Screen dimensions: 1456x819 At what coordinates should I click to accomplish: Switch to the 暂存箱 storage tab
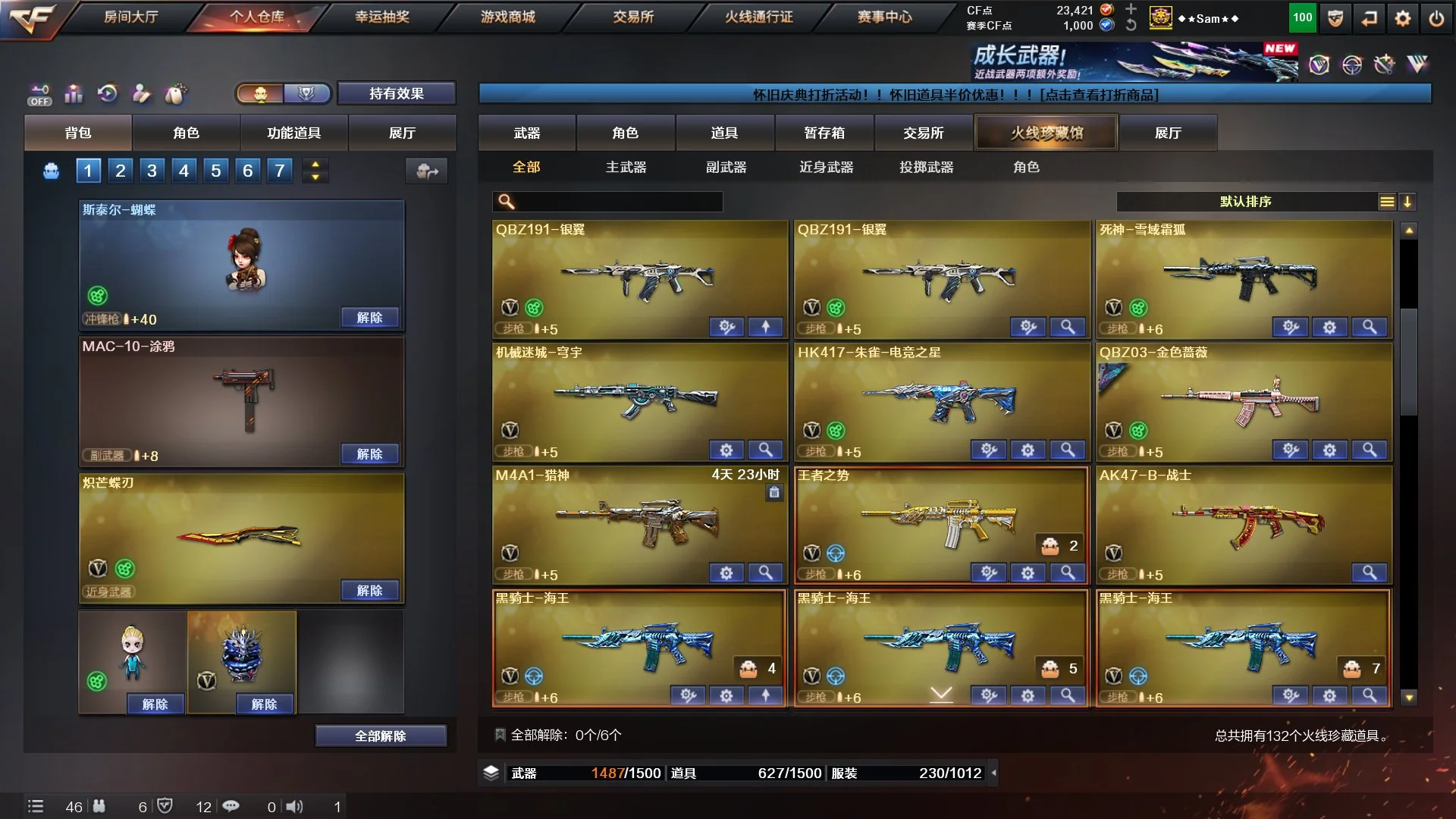point(824,133)
